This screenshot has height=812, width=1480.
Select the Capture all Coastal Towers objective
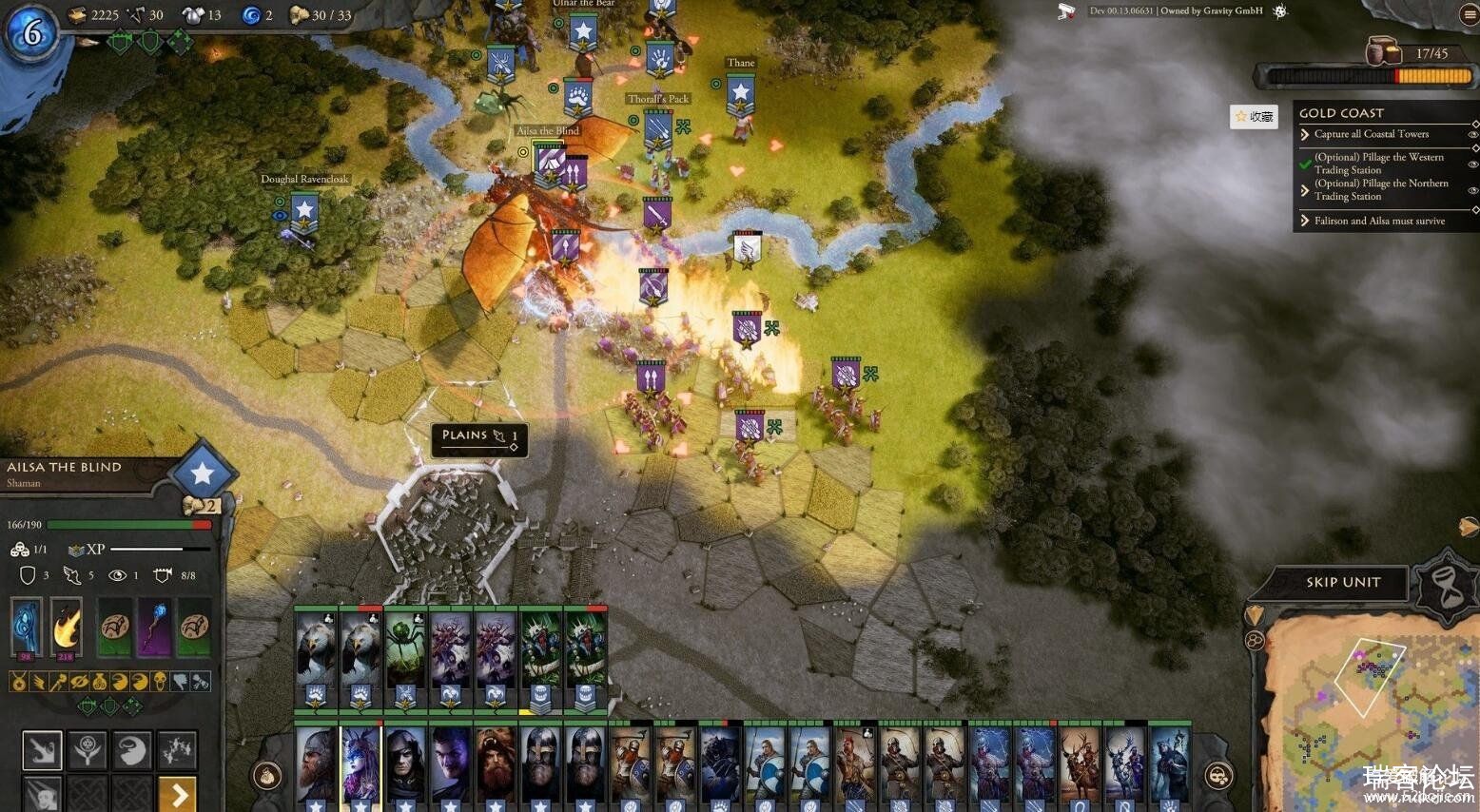(1371, 134)
